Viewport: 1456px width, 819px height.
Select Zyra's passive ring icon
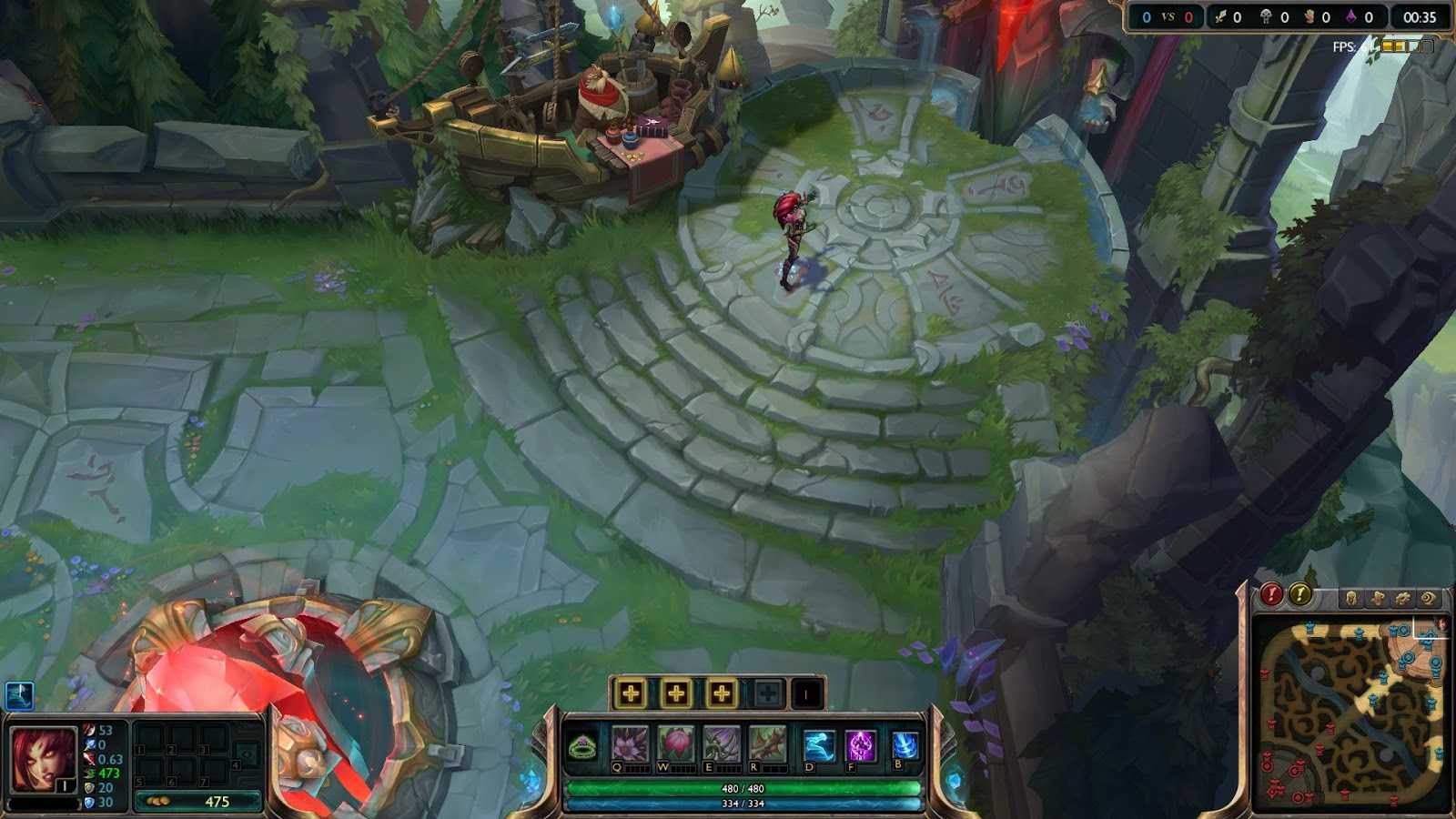(x=582, y=746)
